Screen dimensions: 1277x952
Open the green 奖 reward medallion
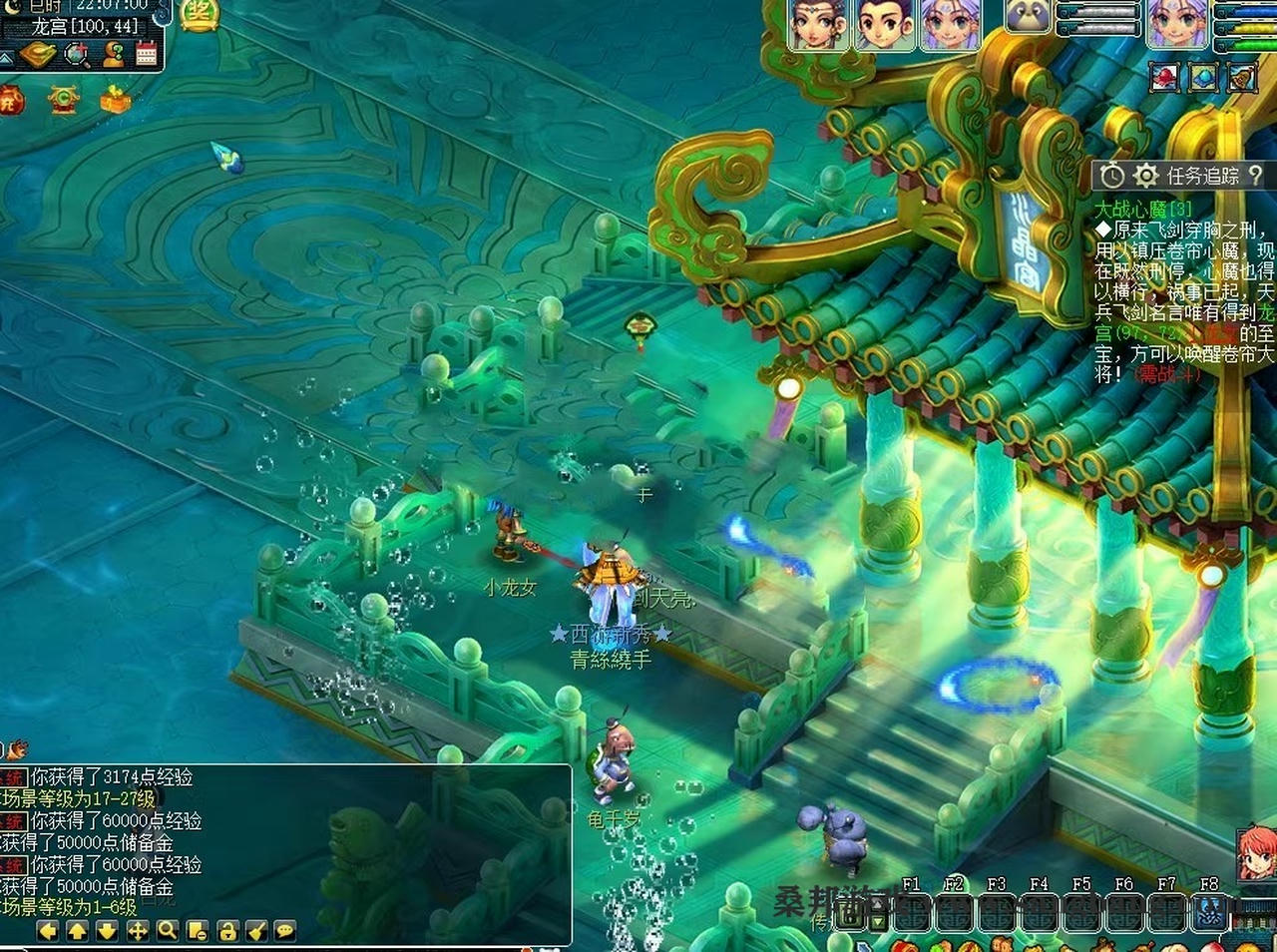coord(200,14)
